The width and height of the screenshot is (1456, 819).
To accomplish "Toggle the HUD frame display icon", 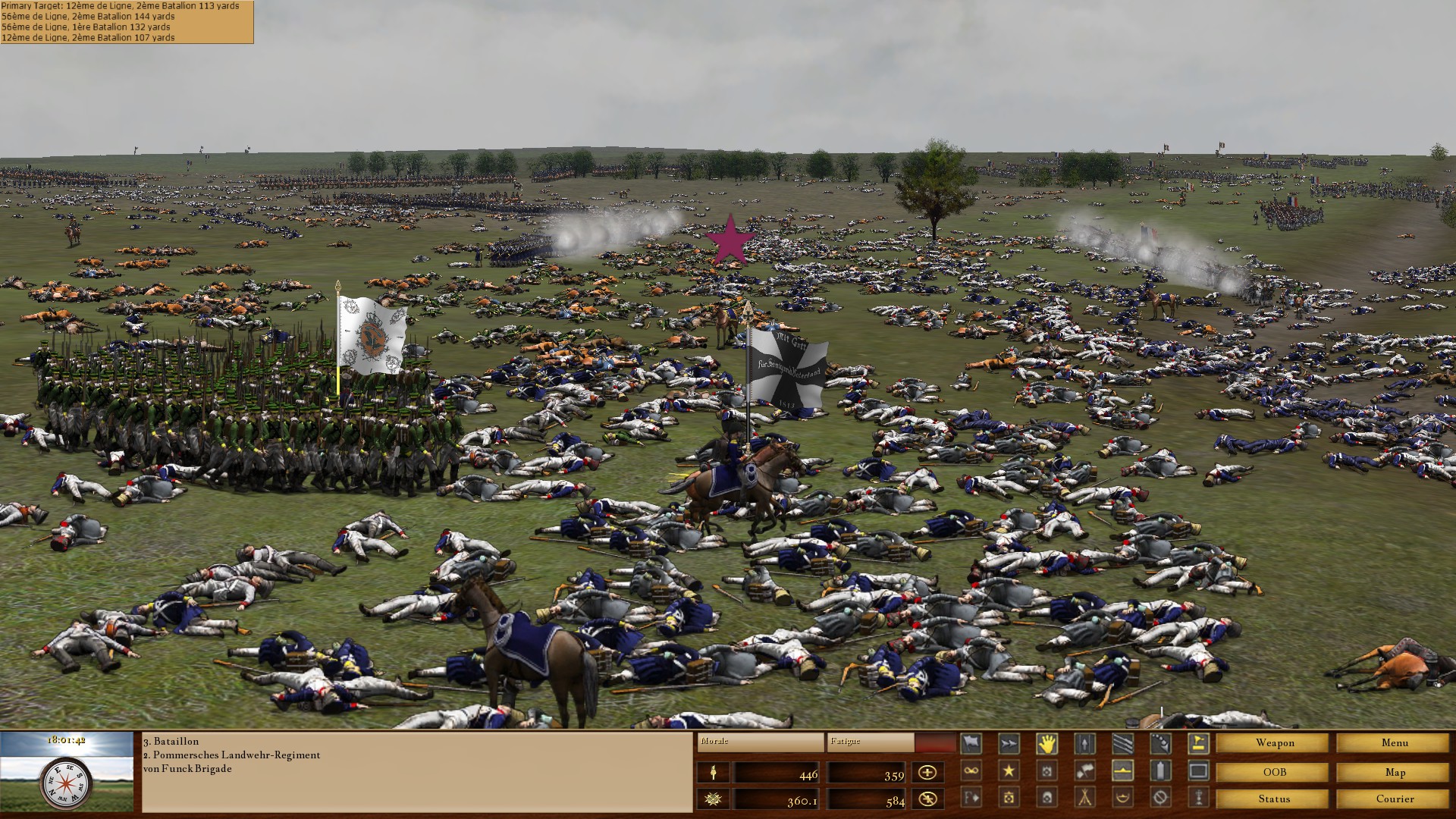I will click(1200, 770).
